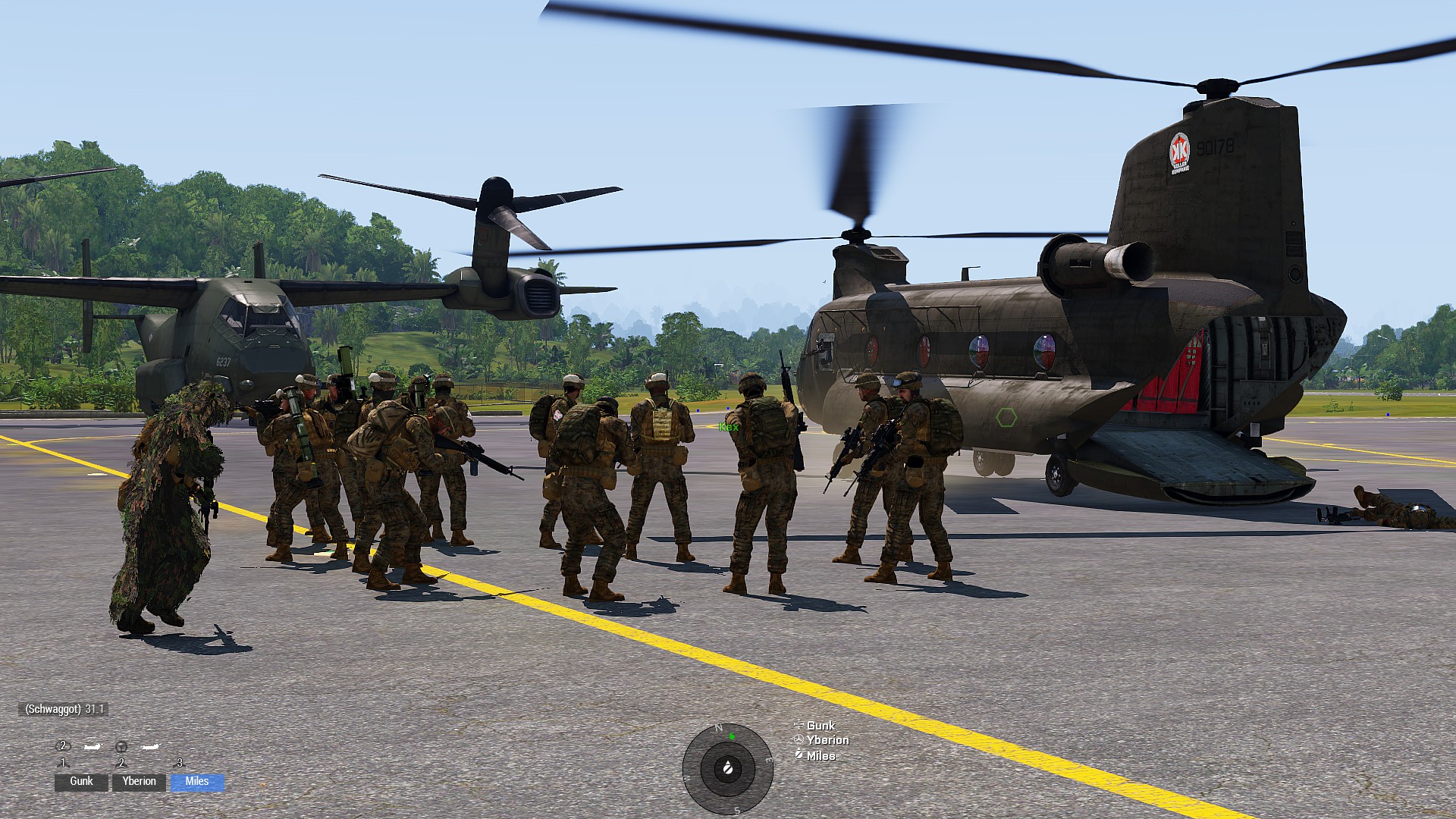This screenshot has height=819, width=1456.
Task: Pick Miles in the radar name list
Action: (x=821, y=755)
